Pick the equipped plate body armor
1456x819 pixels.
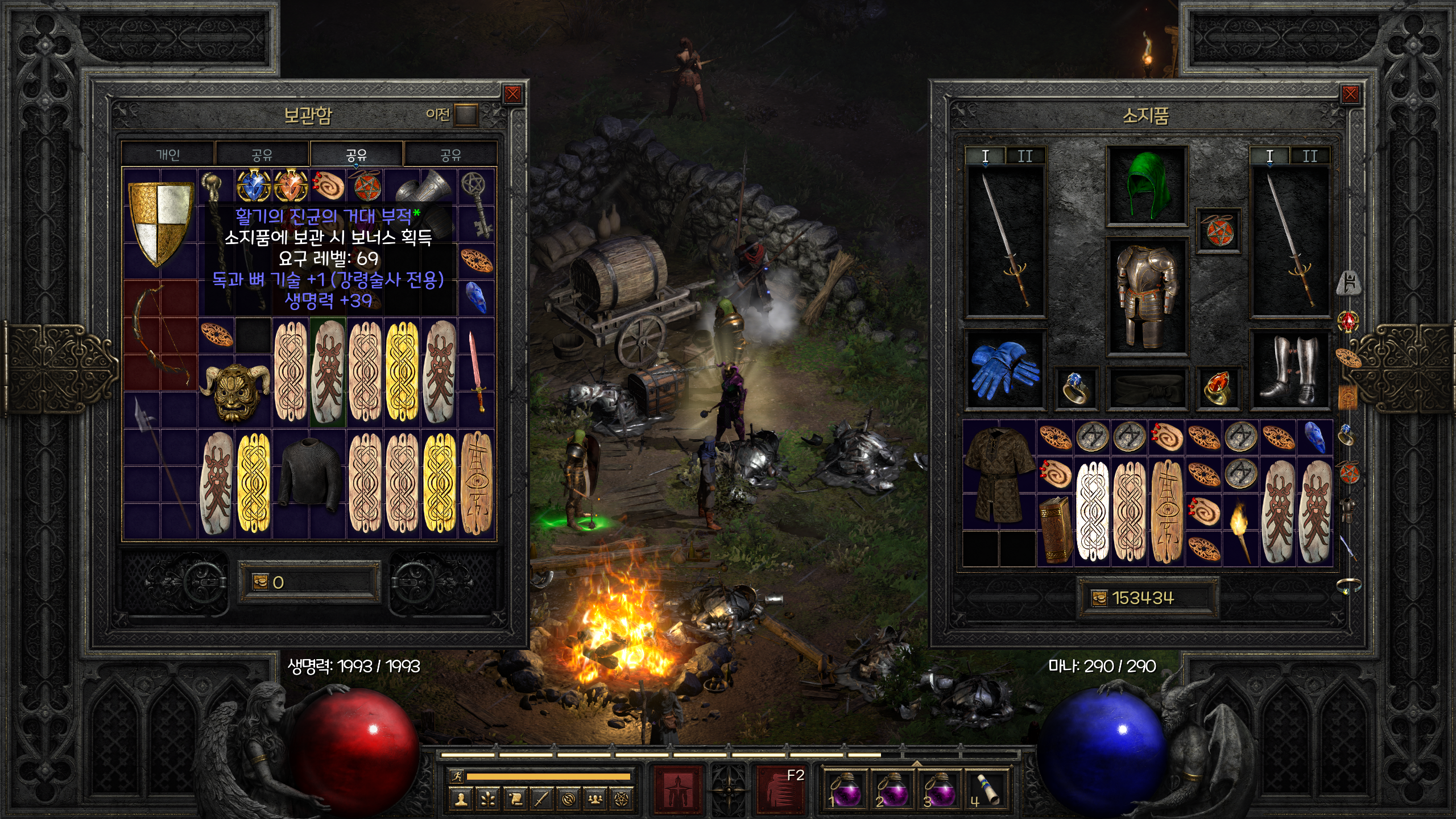point(1146,297)
